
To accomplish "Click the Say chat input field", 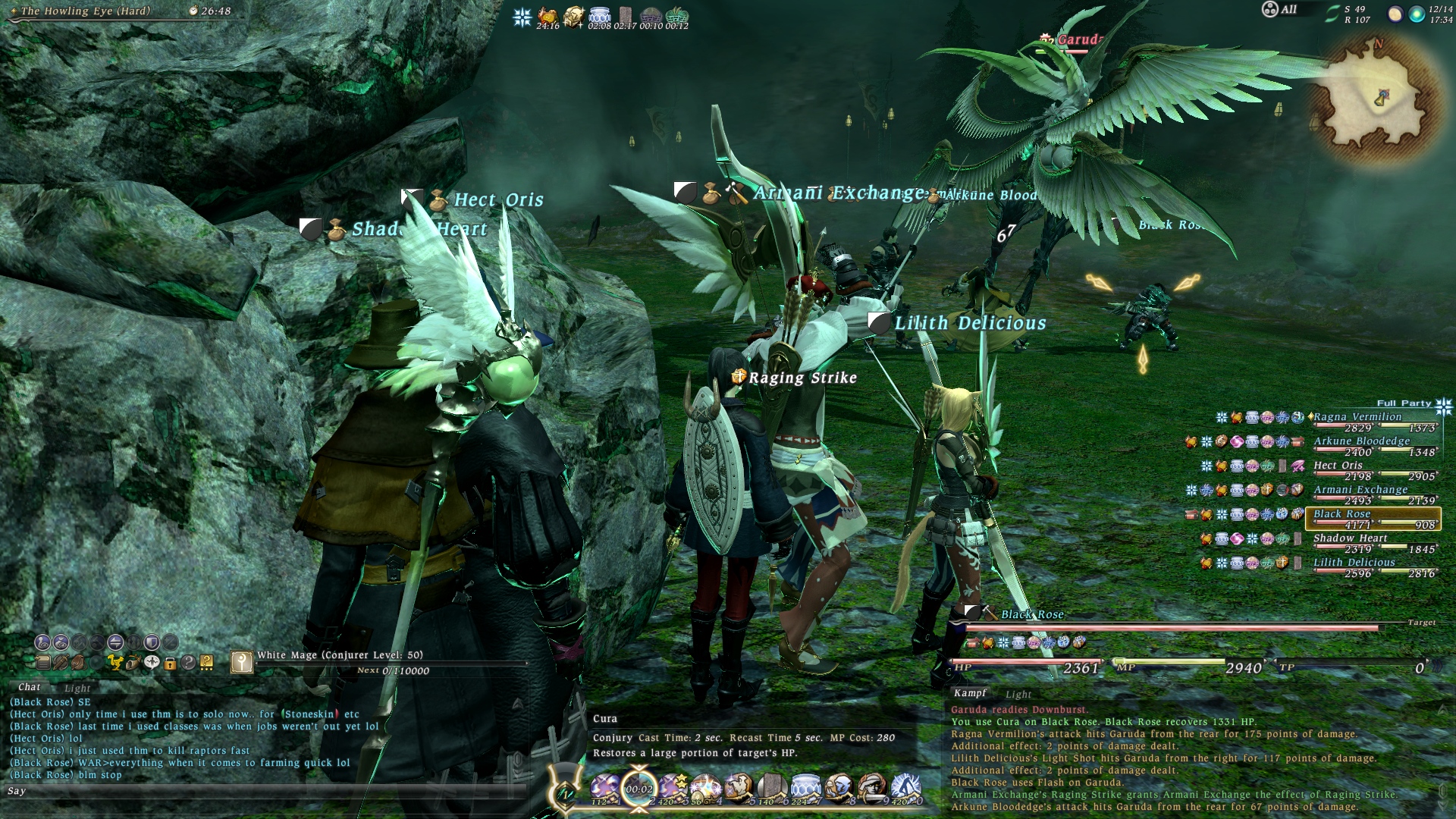I will point(265,791).
